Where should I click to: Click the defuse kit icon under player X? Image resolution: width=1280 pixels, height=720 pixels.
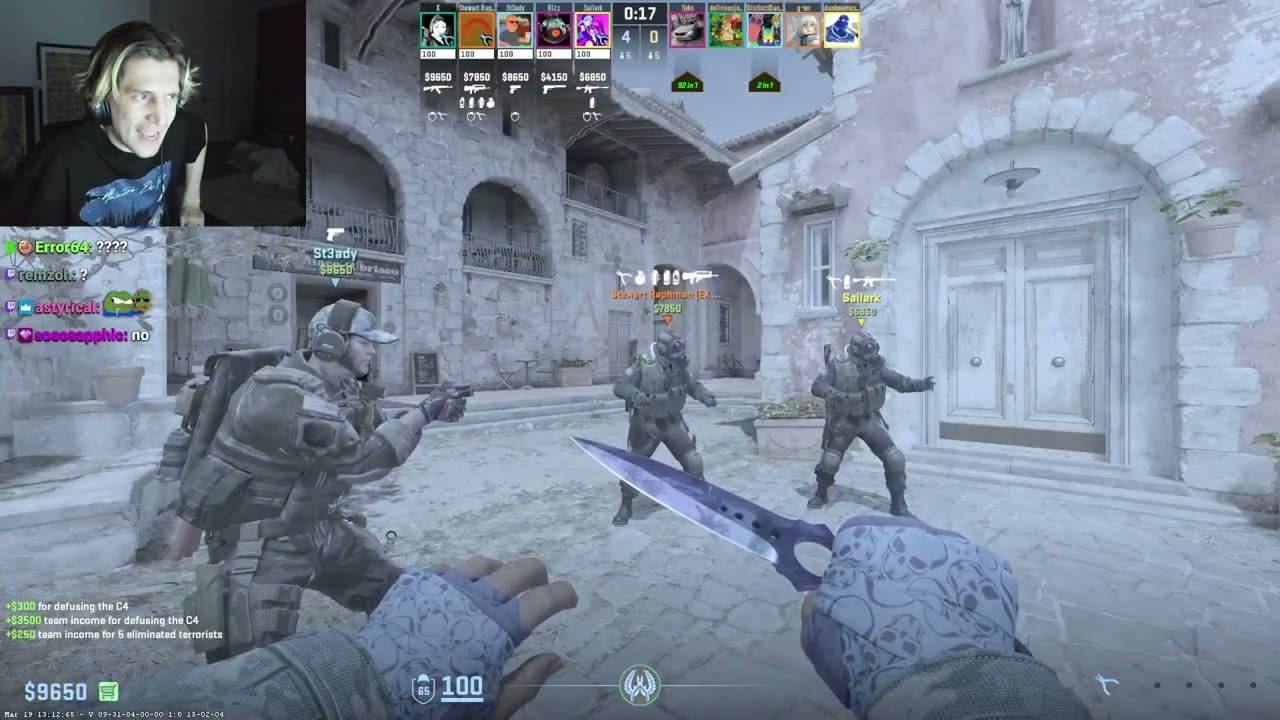click(x=440, y=116)
